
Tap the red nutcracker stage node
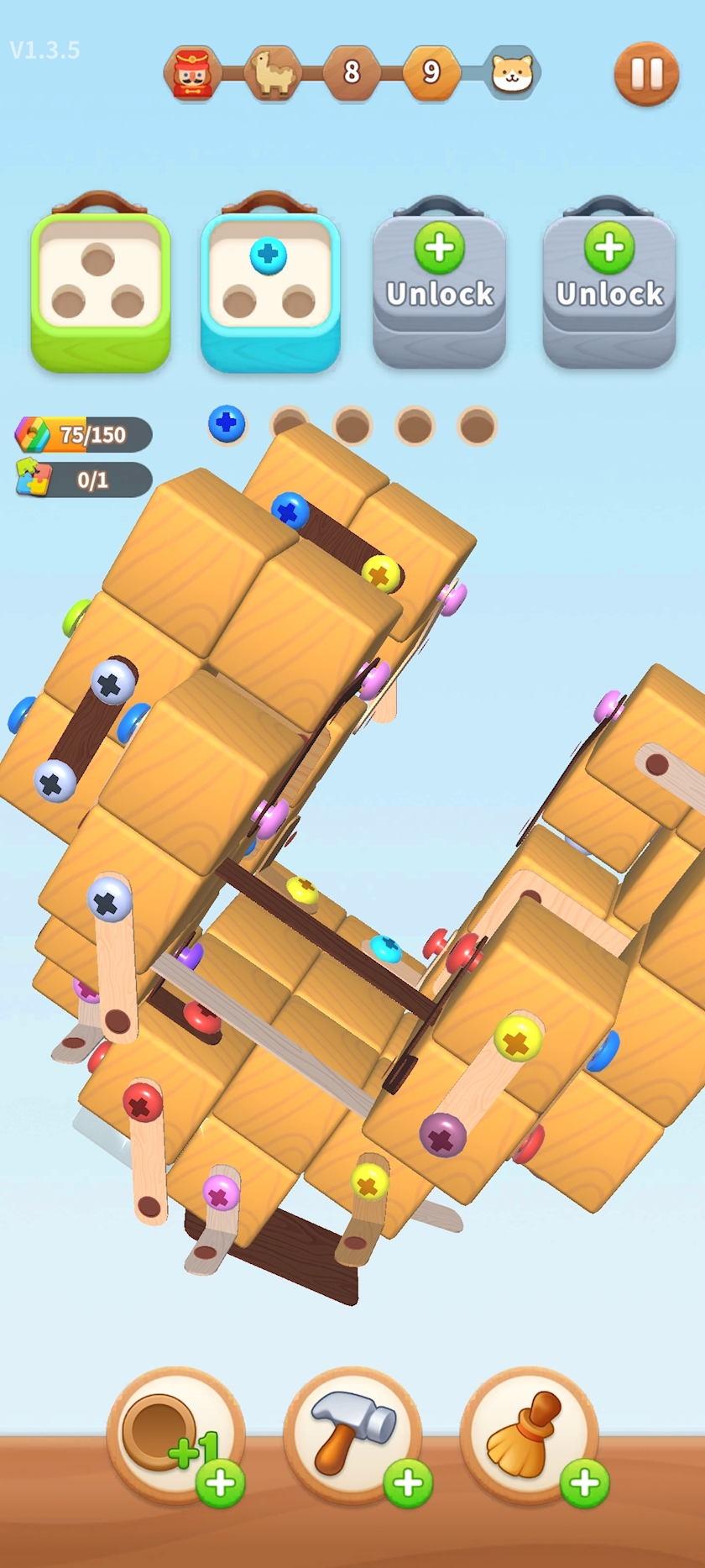pos(193,74)
